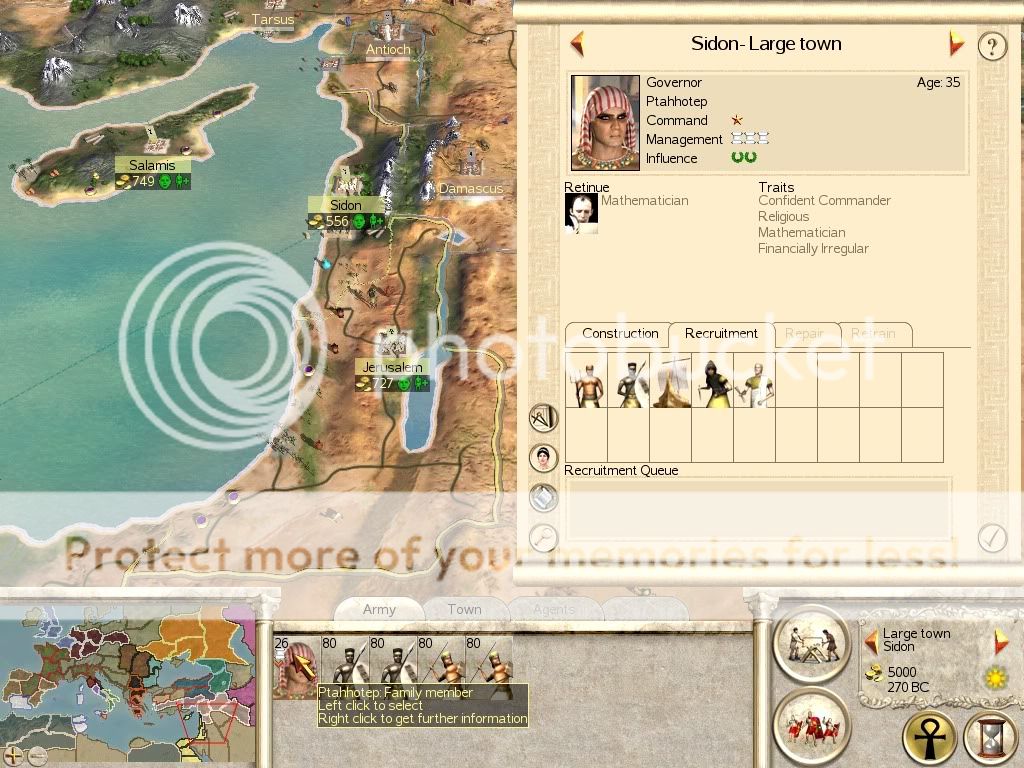Select the ship unit in recruitment grid
This screenshot has height=768, width=1024.
pyautogui.click(x=671, y=380)
